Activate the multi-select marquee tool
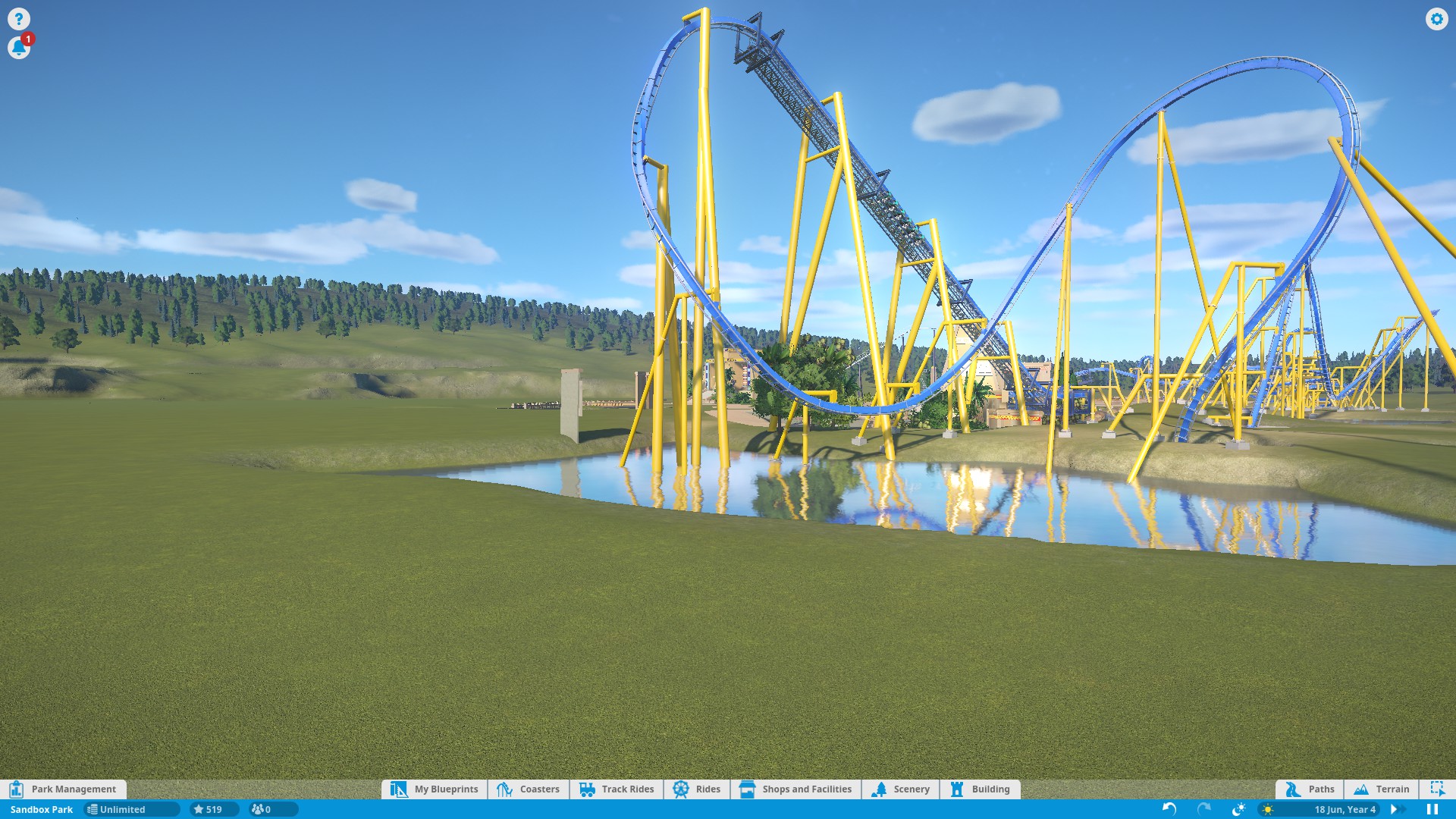 (1437, 789)
